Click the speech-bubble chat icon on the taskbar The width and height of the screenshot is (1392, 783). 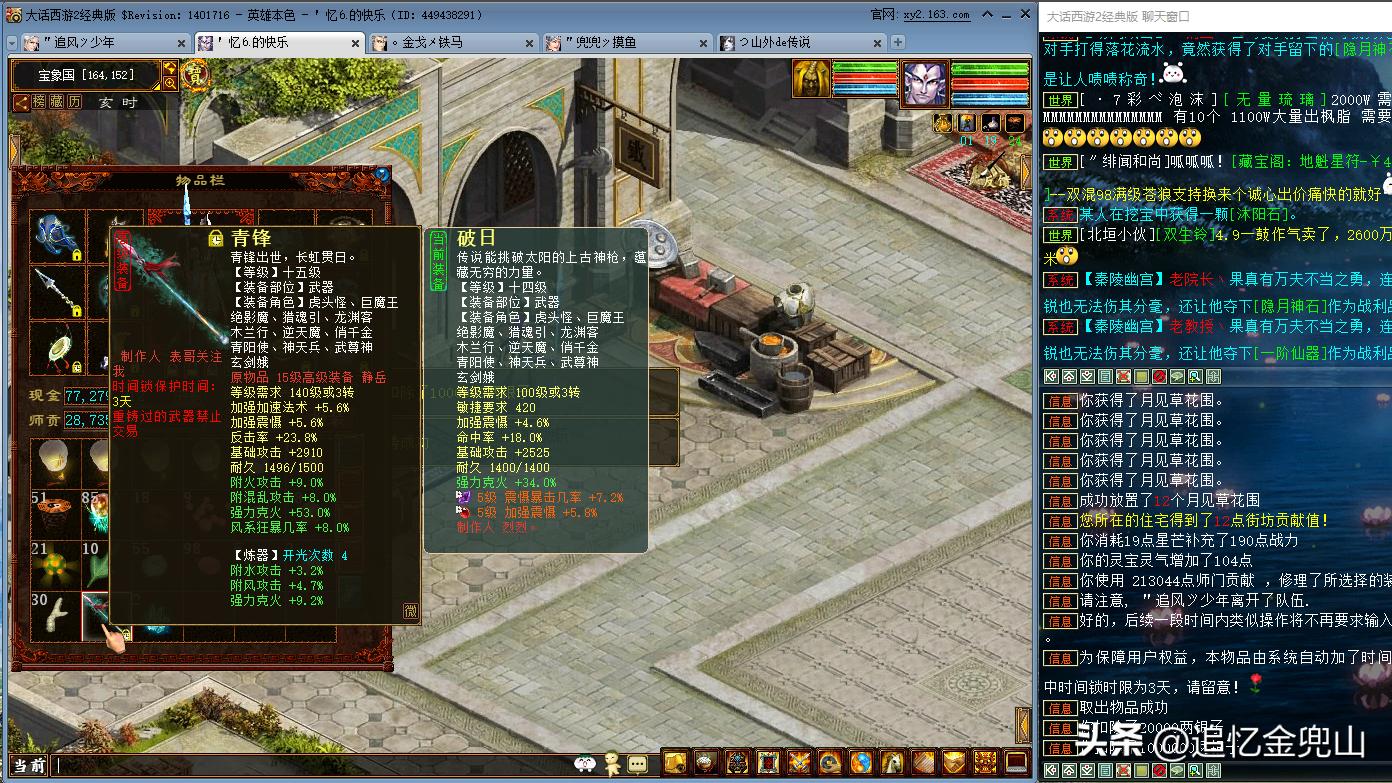point(637,762)
